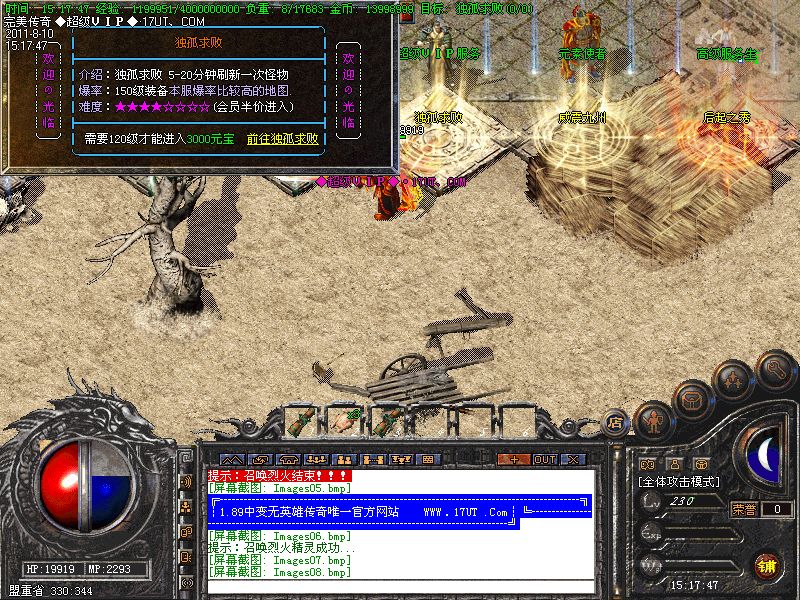Open the character figure round button
800x600 pixels.
click(652, 421)
